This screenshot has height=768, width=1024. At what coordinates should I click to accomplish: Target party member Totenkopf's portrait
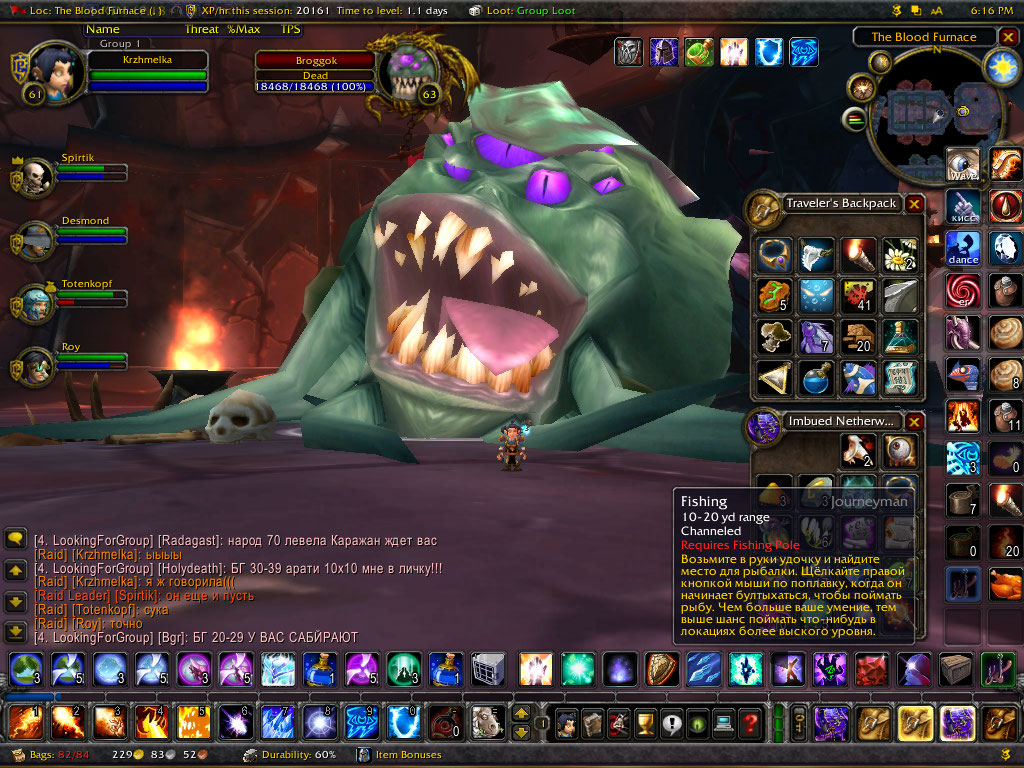(37, 302)
